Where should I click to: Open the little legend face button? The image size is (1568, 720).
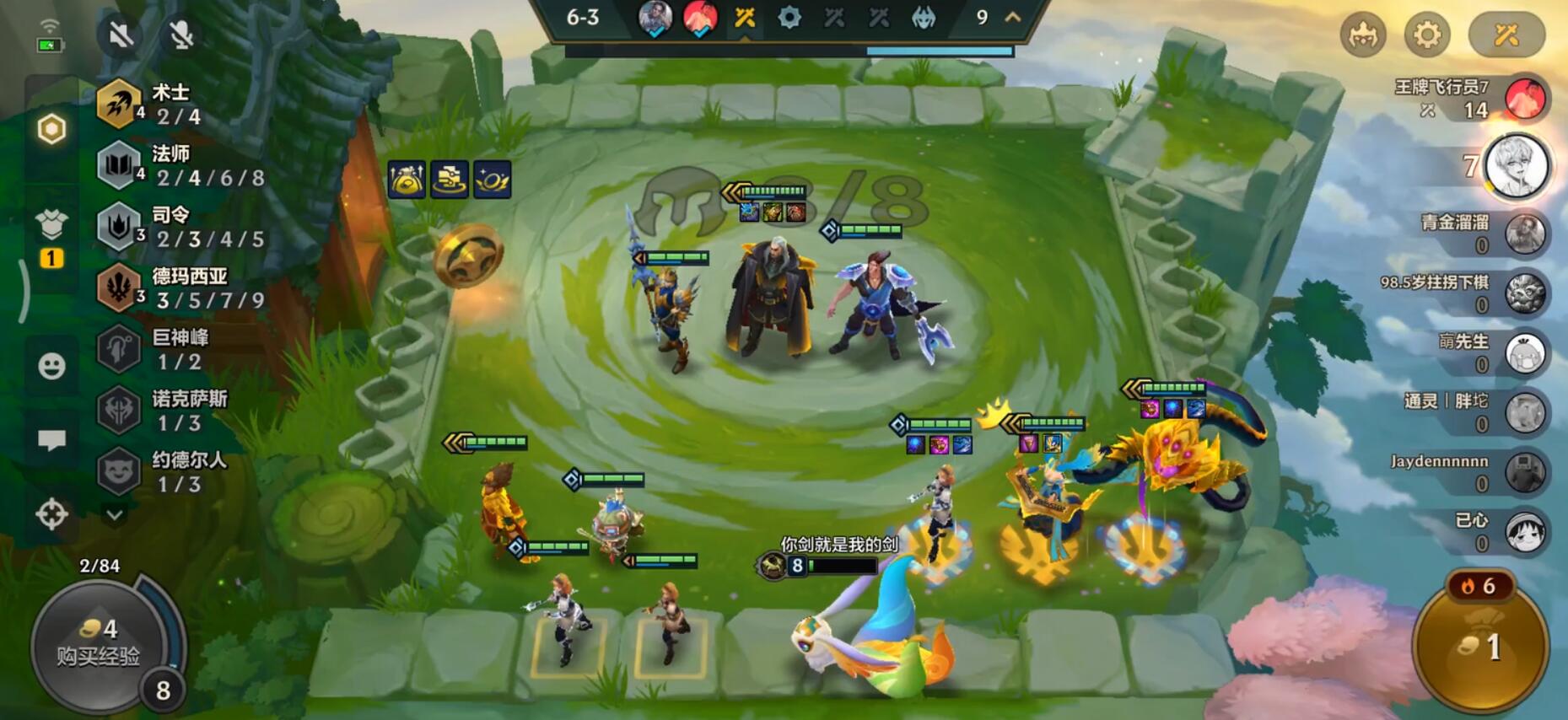click(1363, 35)
